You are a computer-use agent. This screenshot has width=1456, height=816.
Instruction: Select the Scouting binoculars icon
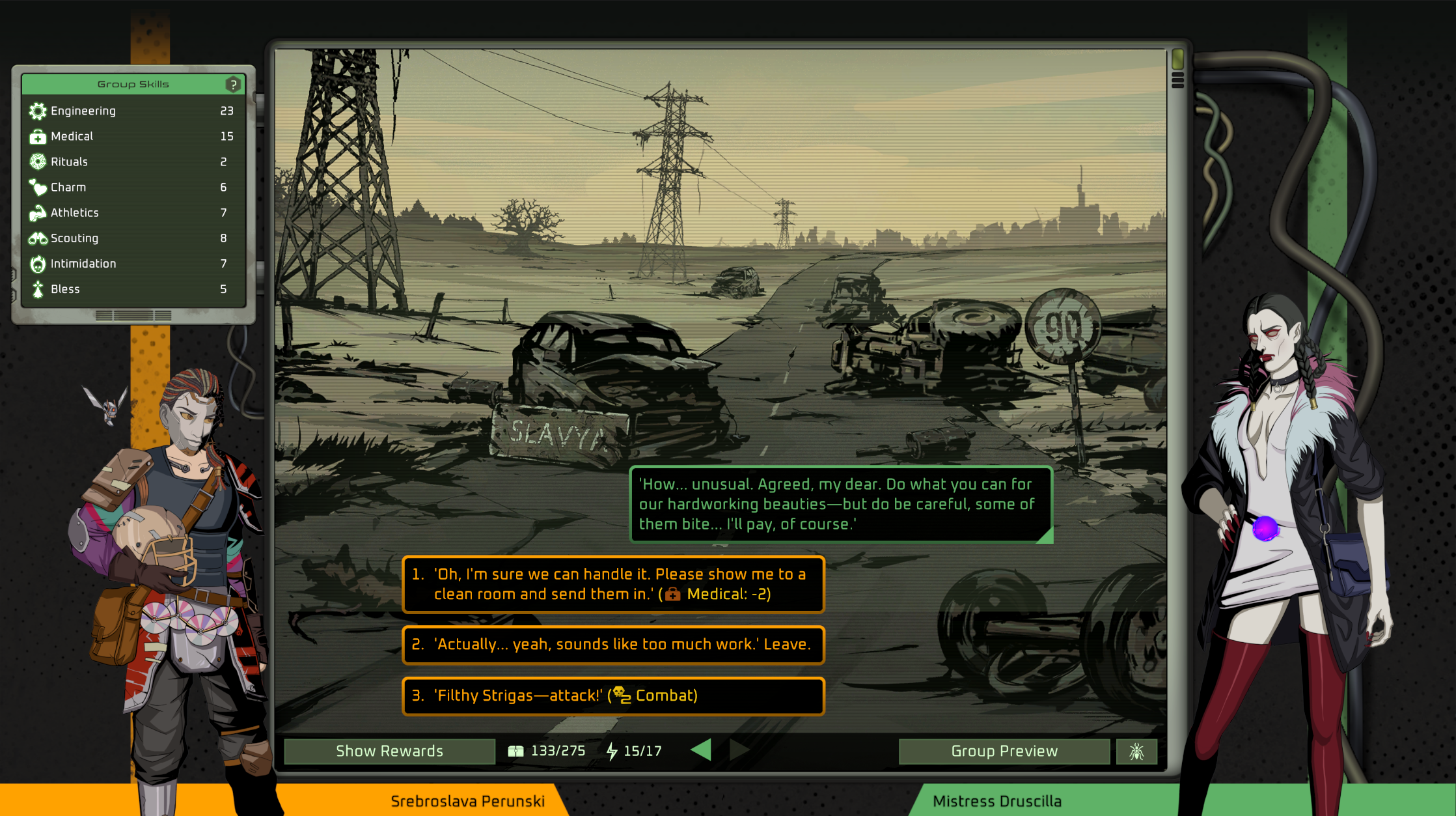[38, 238]
